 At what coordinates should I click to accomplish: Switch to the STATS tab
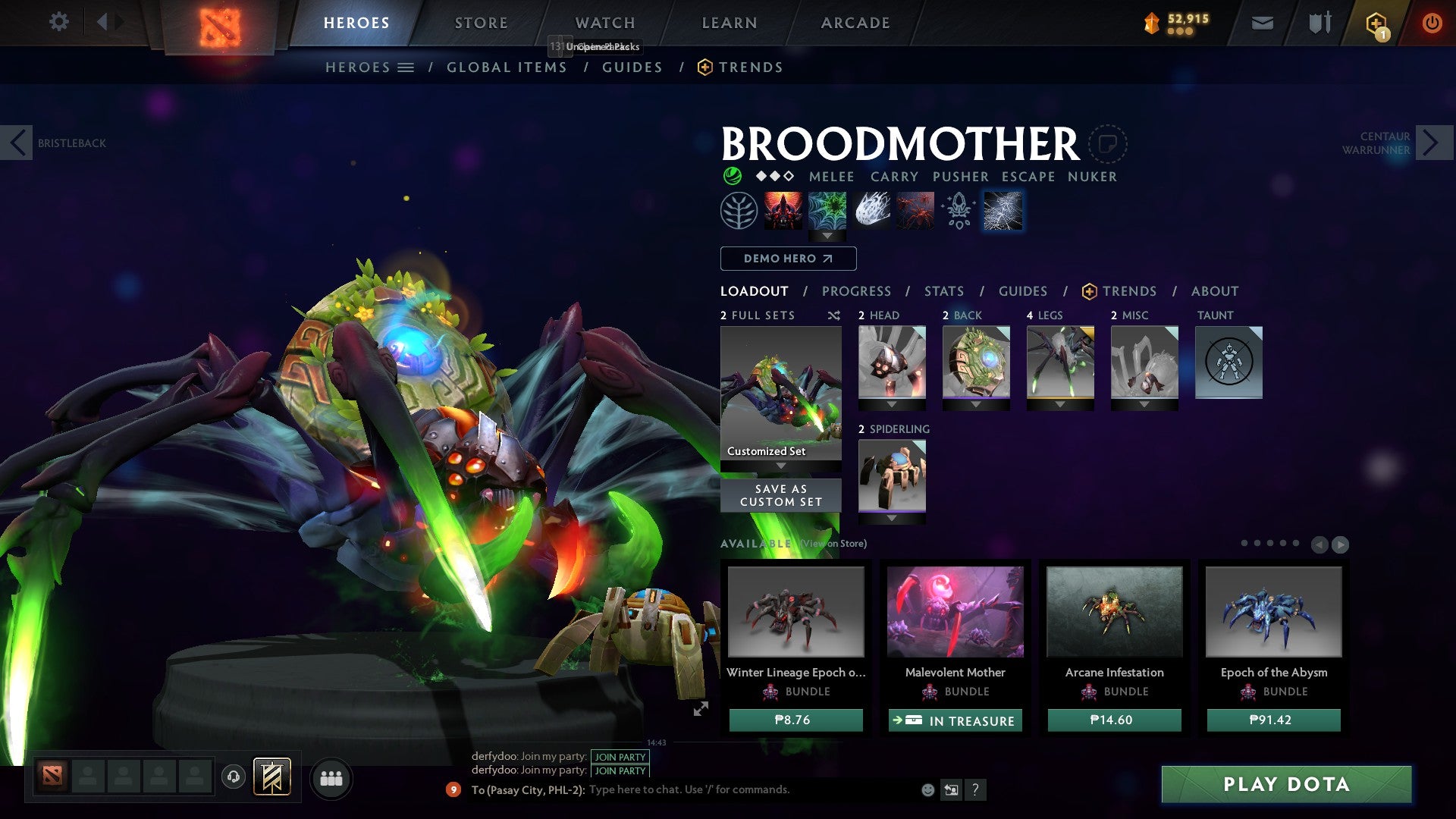click(944, 290)
